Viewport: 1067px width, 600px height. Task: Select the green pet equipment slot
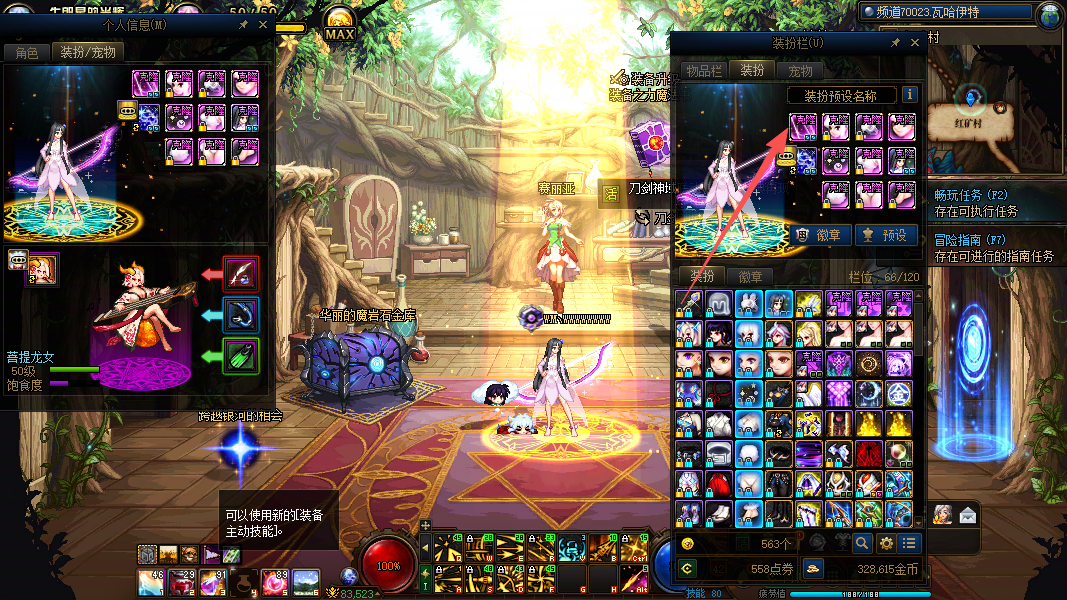241,355
